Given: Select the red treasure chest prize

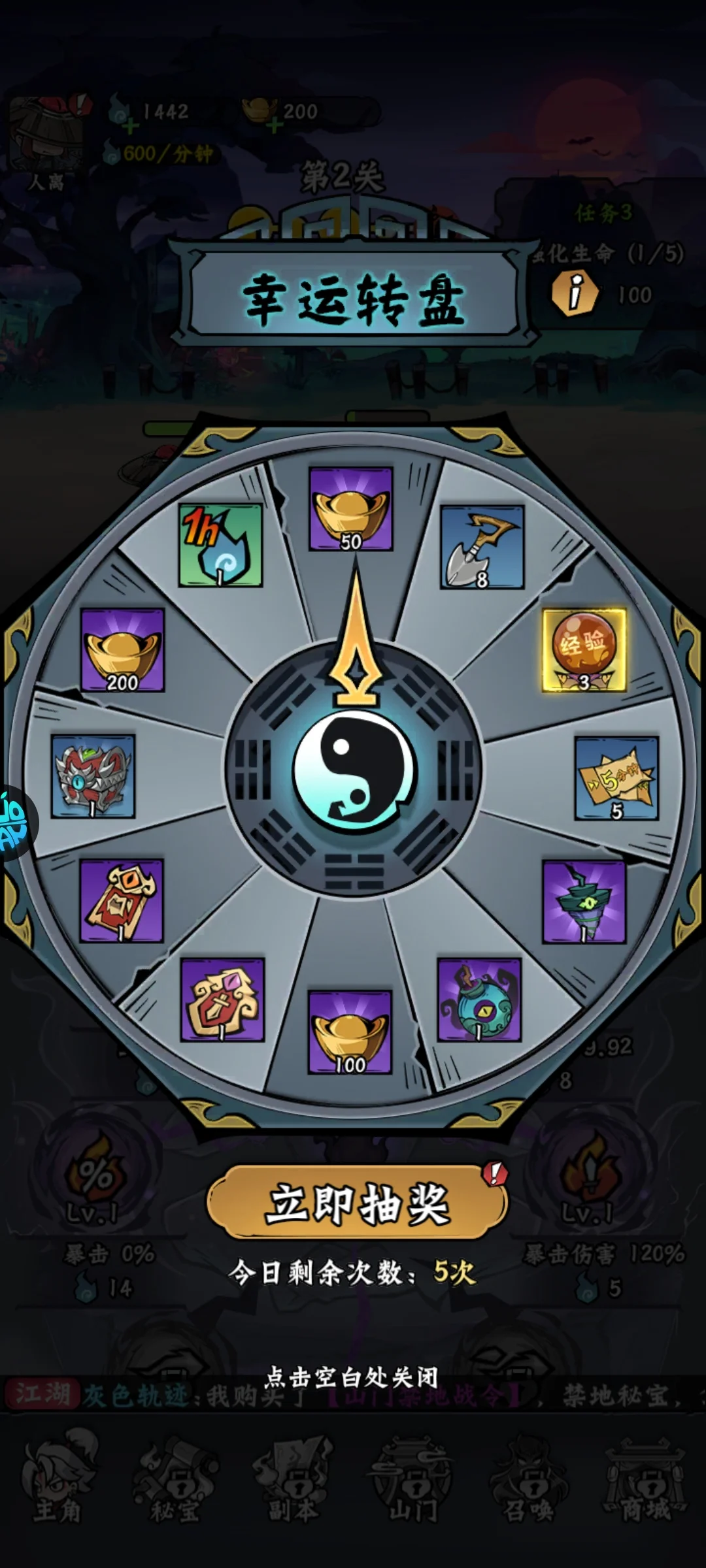Looking at the screenshot, I should [x=93, y=776].
